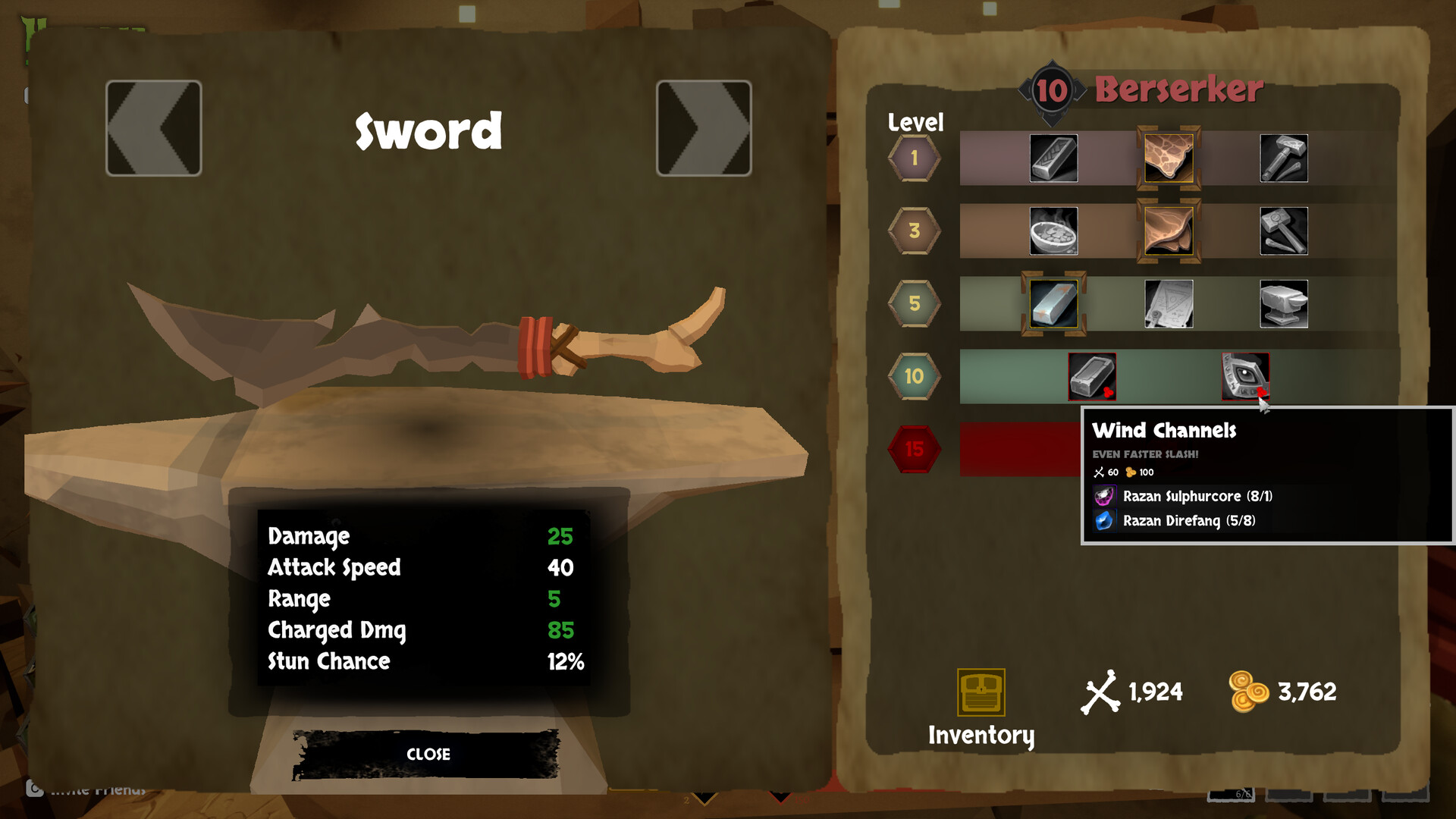Open the blueprint upgrade in level 5 row
Screen dimensions: 1456x819
(1168, 304)
